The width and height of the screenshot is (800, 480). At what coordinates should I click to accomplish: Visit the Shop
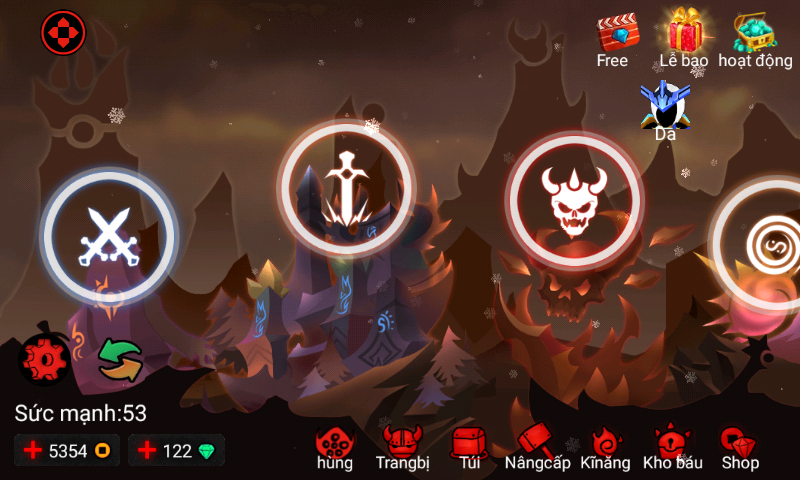pyautogui.click(x=740, y=447)
